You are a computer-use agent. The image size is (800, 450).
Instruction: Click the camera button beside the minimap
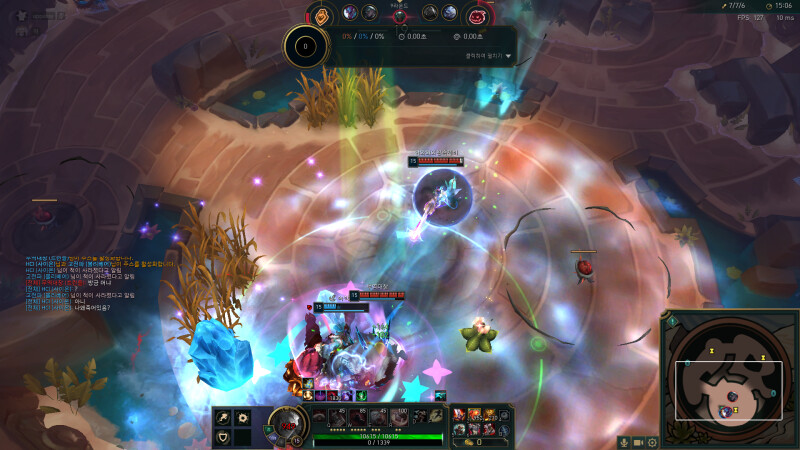[638, 442]
